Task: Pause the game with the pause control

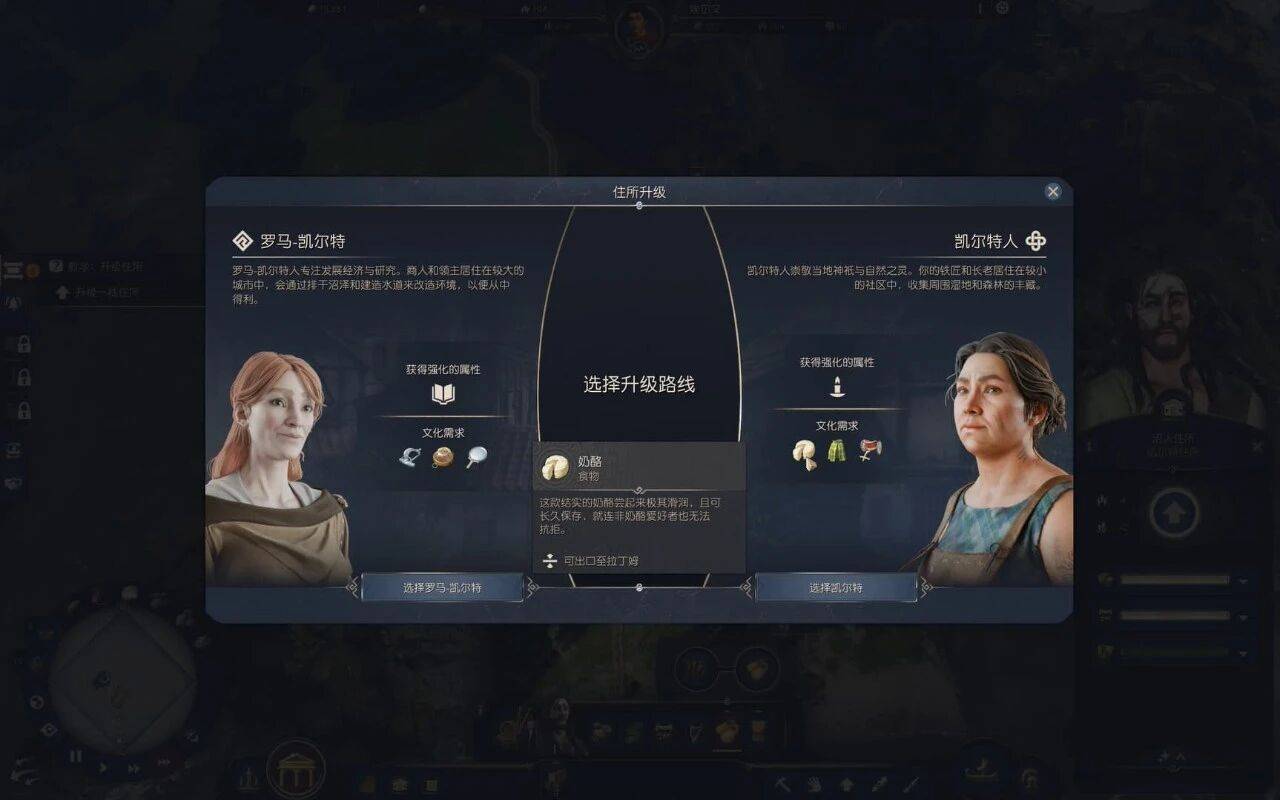Action: pos(75,755)
